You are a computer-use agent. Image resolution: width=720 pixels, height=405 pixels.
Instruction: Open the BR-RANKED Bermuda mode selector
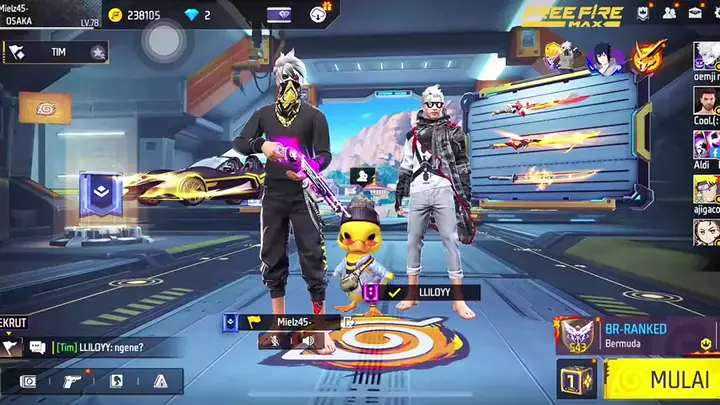(635, 335)
